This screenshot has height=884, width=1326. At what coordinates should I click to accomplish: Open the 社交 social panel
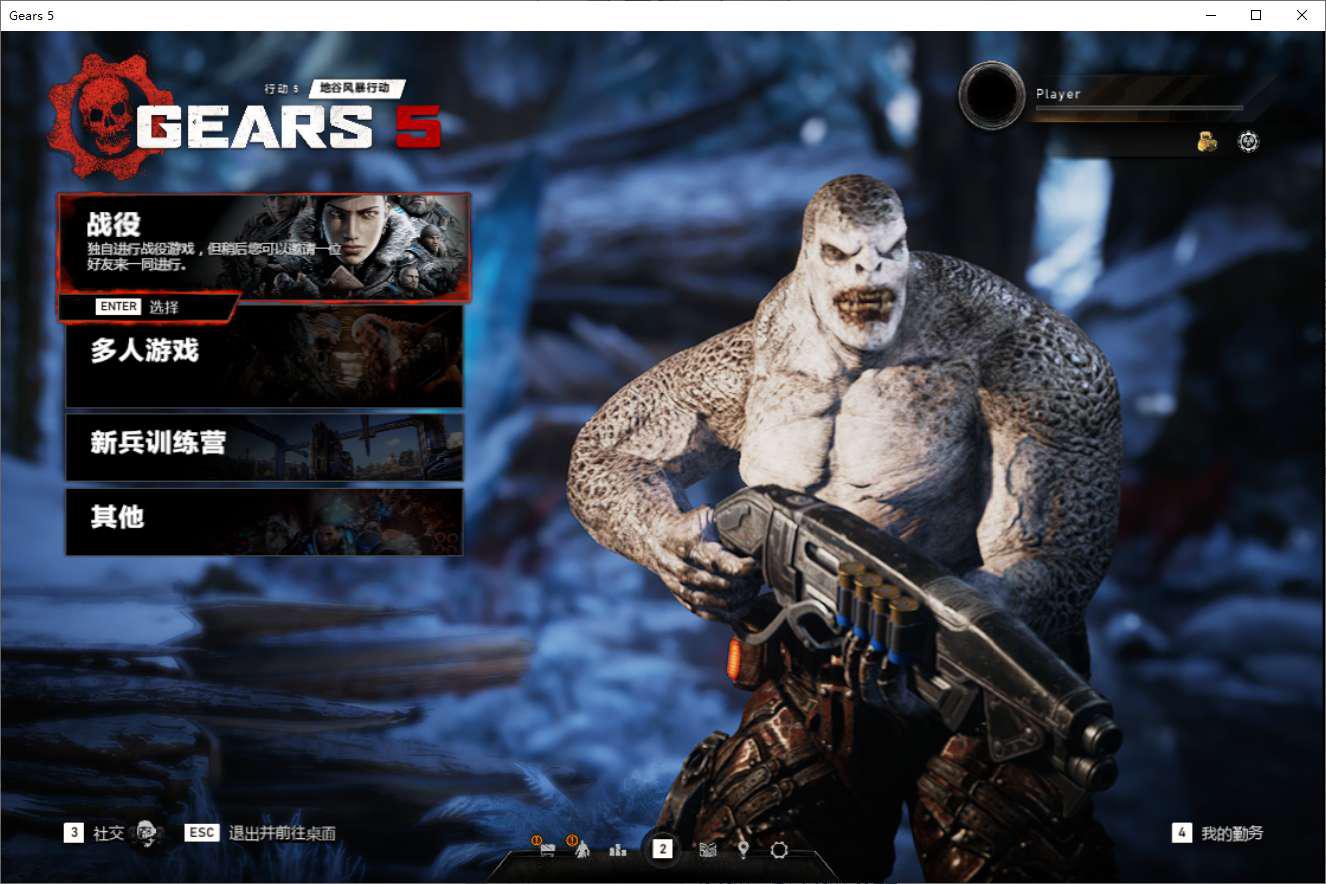(109, 833)
